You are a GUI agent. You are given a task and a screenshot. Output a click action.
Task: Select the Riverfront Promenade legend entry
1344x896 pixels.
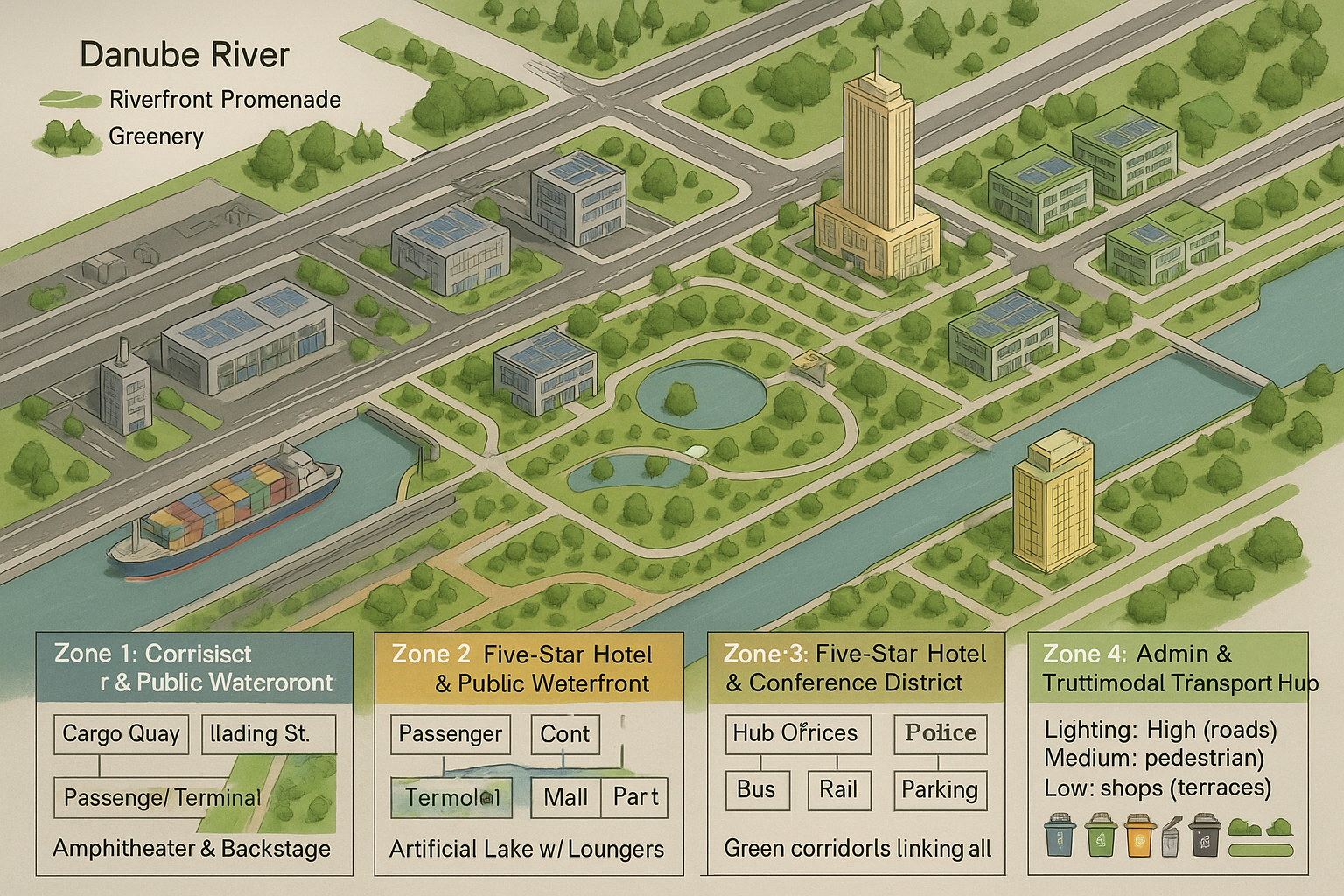click(224, 100)
